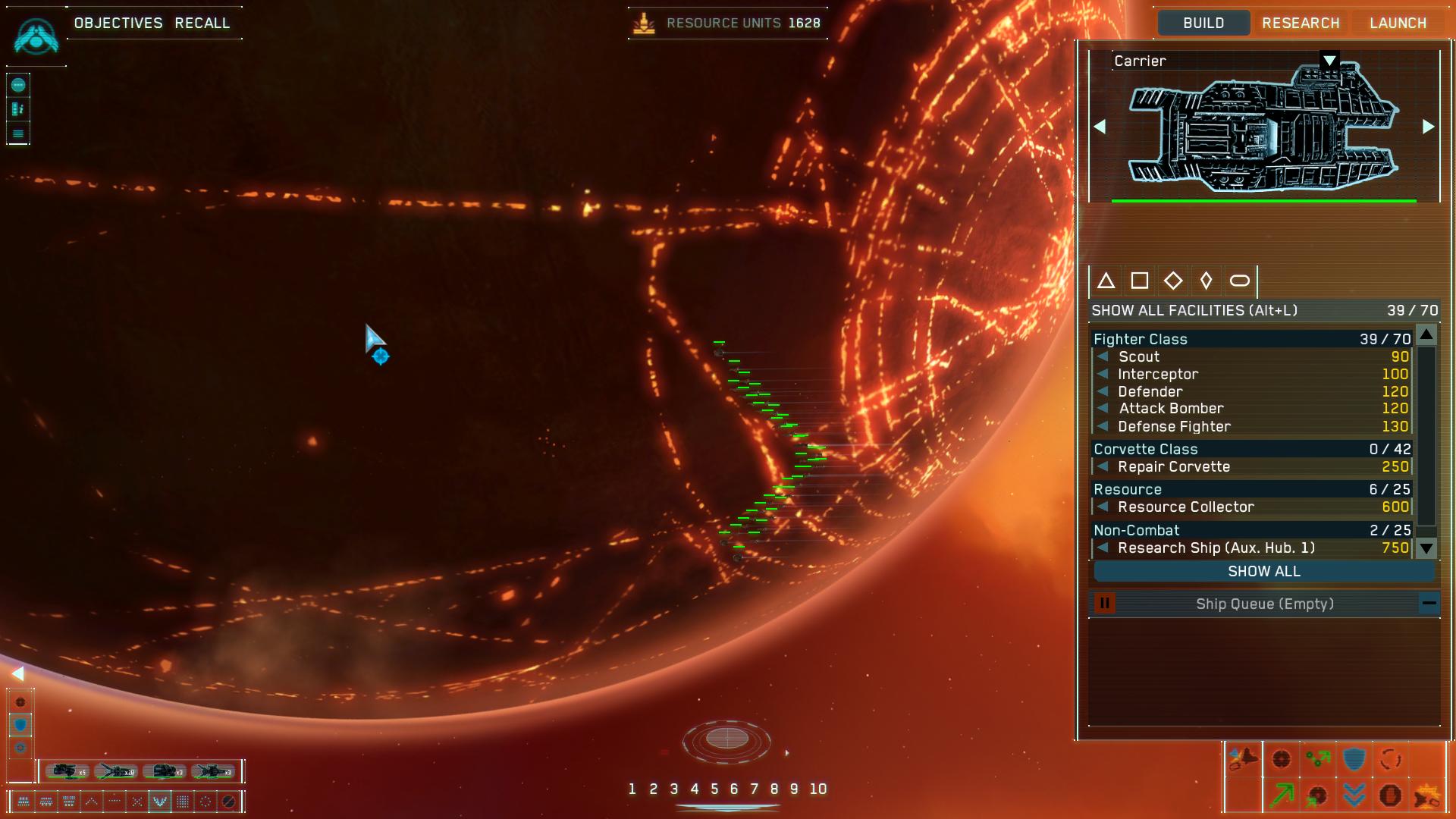This screenshot has width=1456, height=819.
Task: Show the next build ship with right arrow
Action: (x=1428, y=127)
